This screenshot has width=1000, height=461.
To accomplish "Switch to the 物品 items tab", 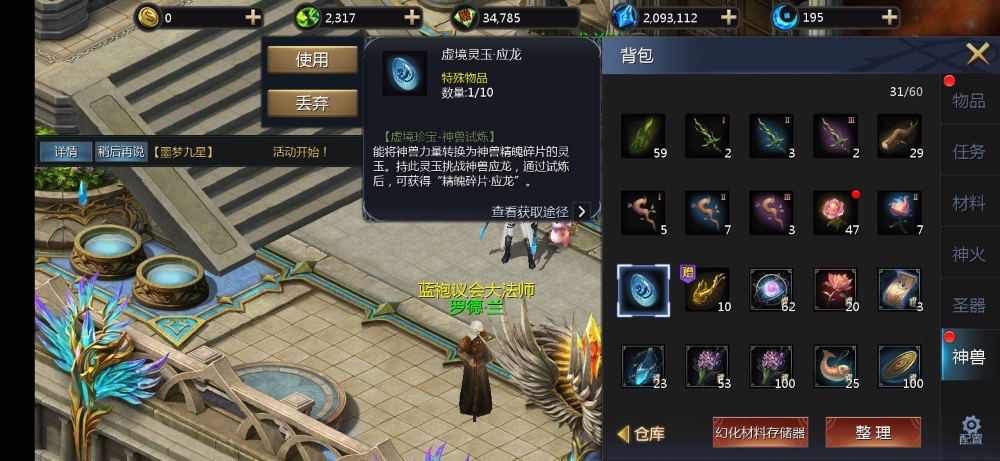I will (x=967, y=100).
